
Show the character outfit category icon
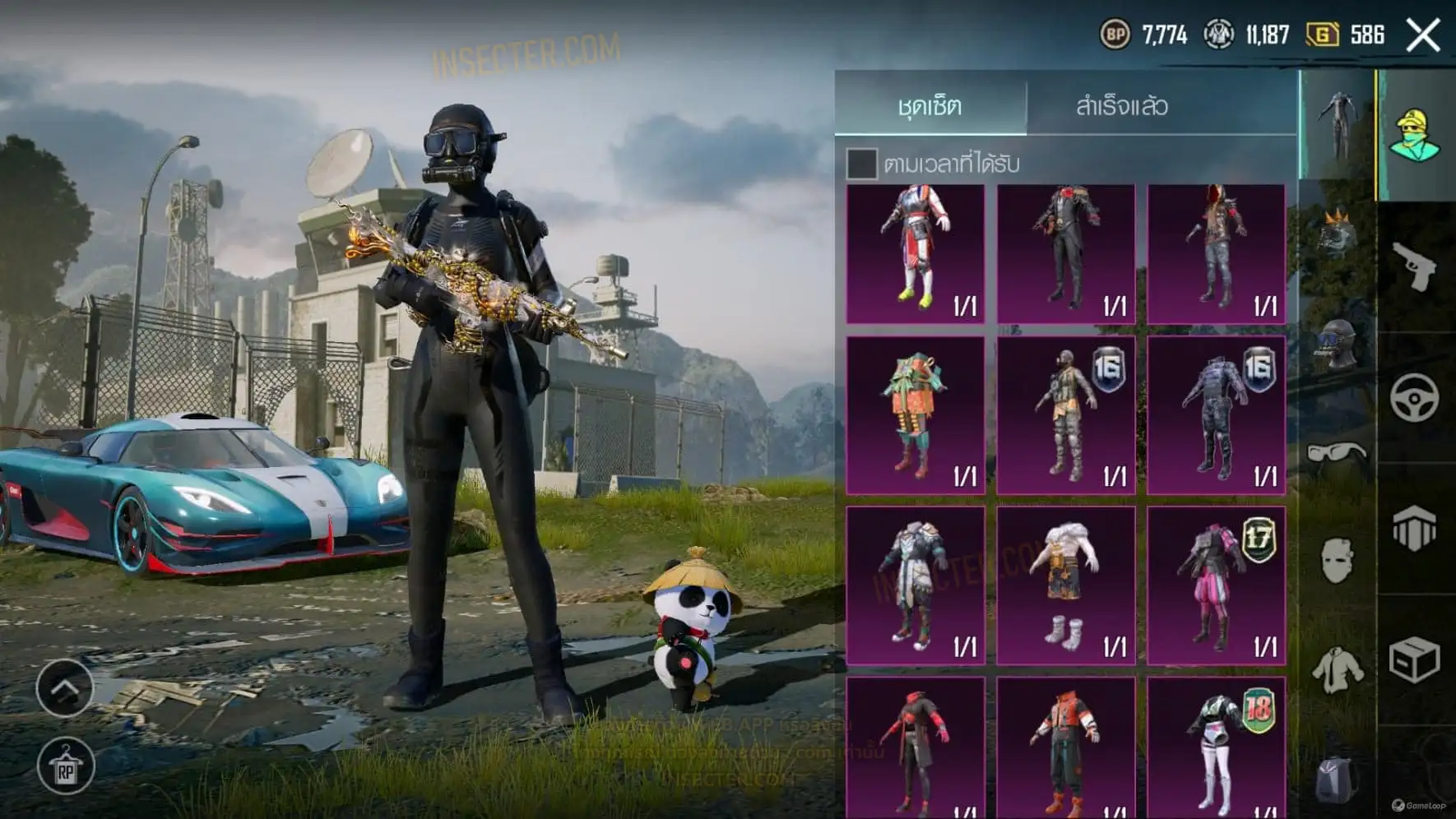coord(1415,135)
